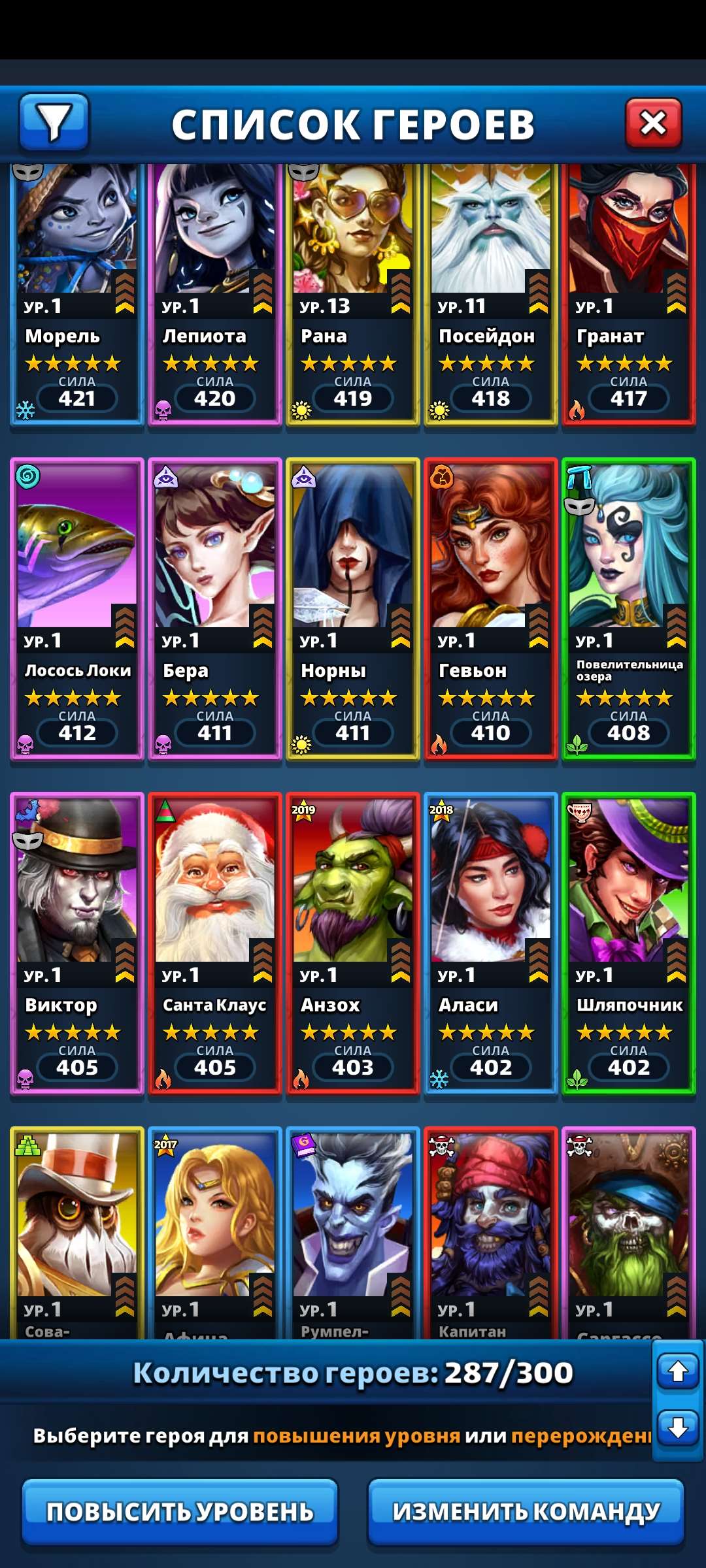Select the Лосось Локи card

coord(77,609)
